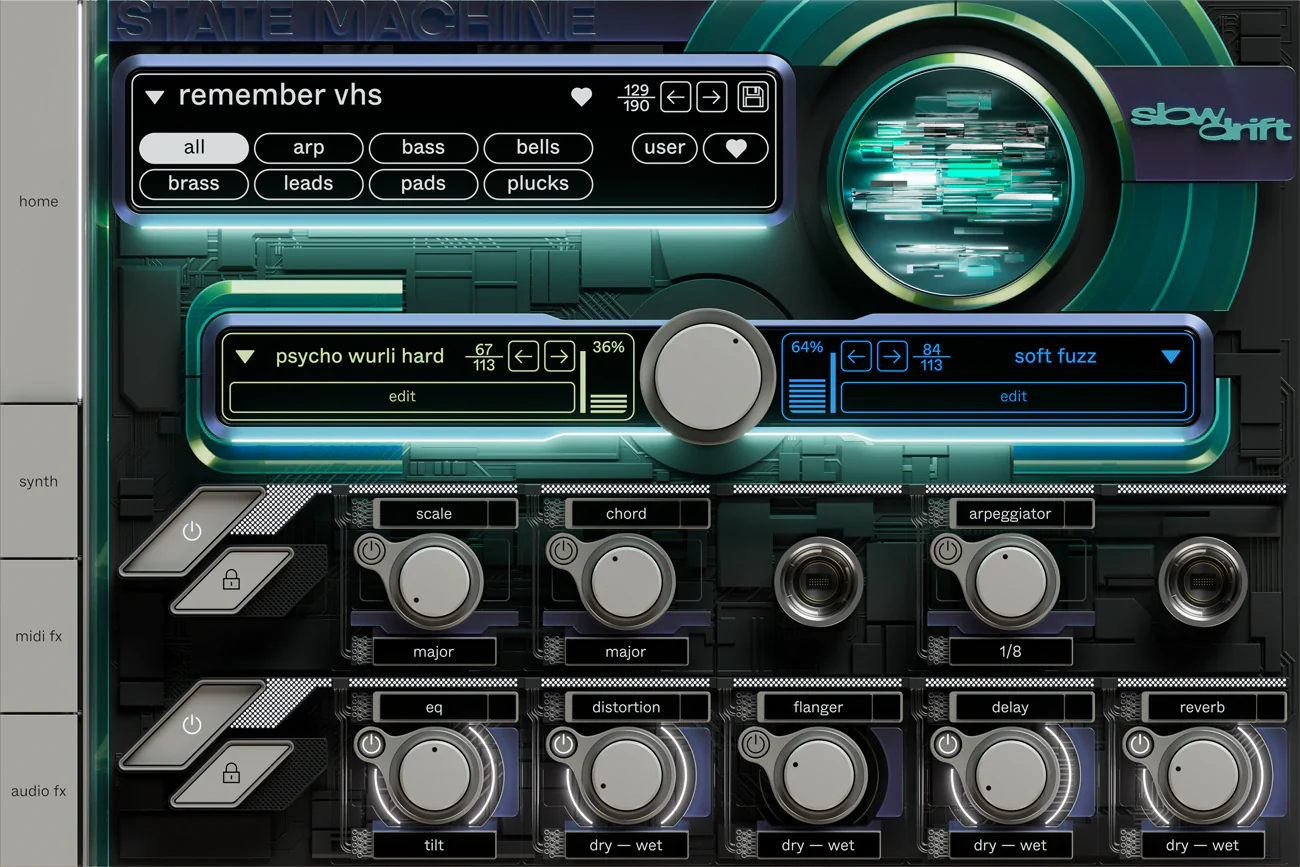The image size is (1300, 867).
Task: Switch to the synth tab
Action: click(x=39, y=481)
